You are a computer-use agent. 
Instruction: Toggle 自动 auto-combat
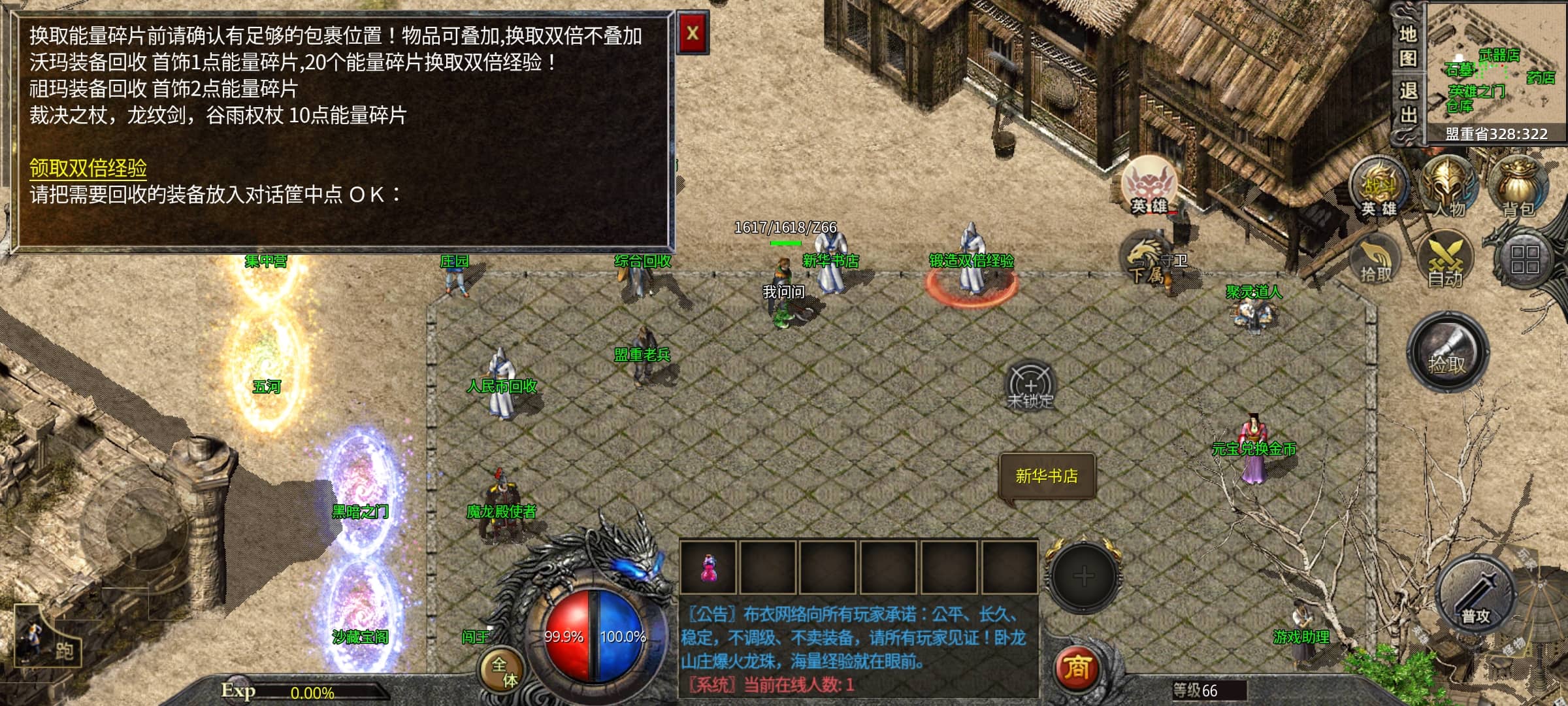[x=1445, y=261]
